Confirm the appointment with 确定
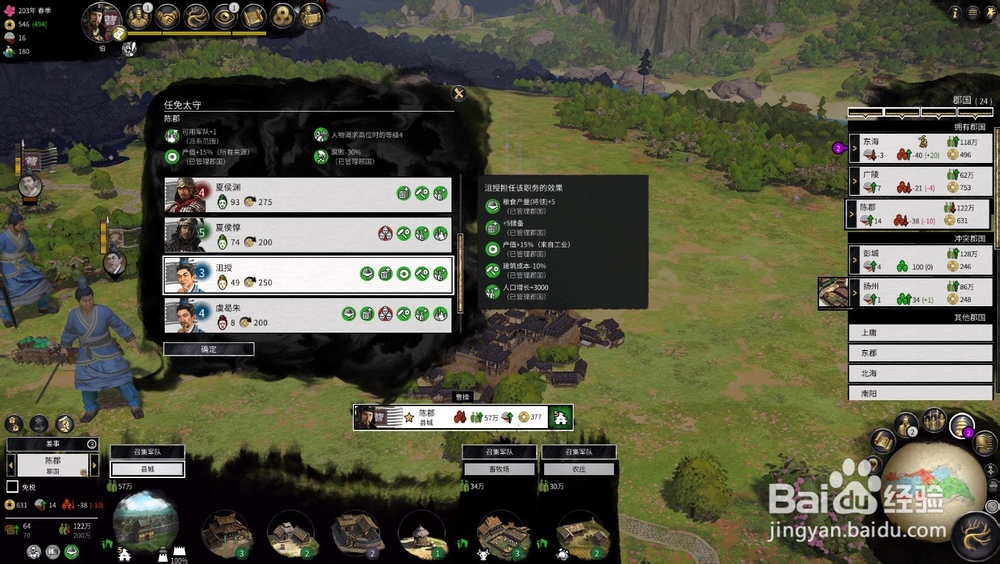1000x564 pixels. click(208, 349)
